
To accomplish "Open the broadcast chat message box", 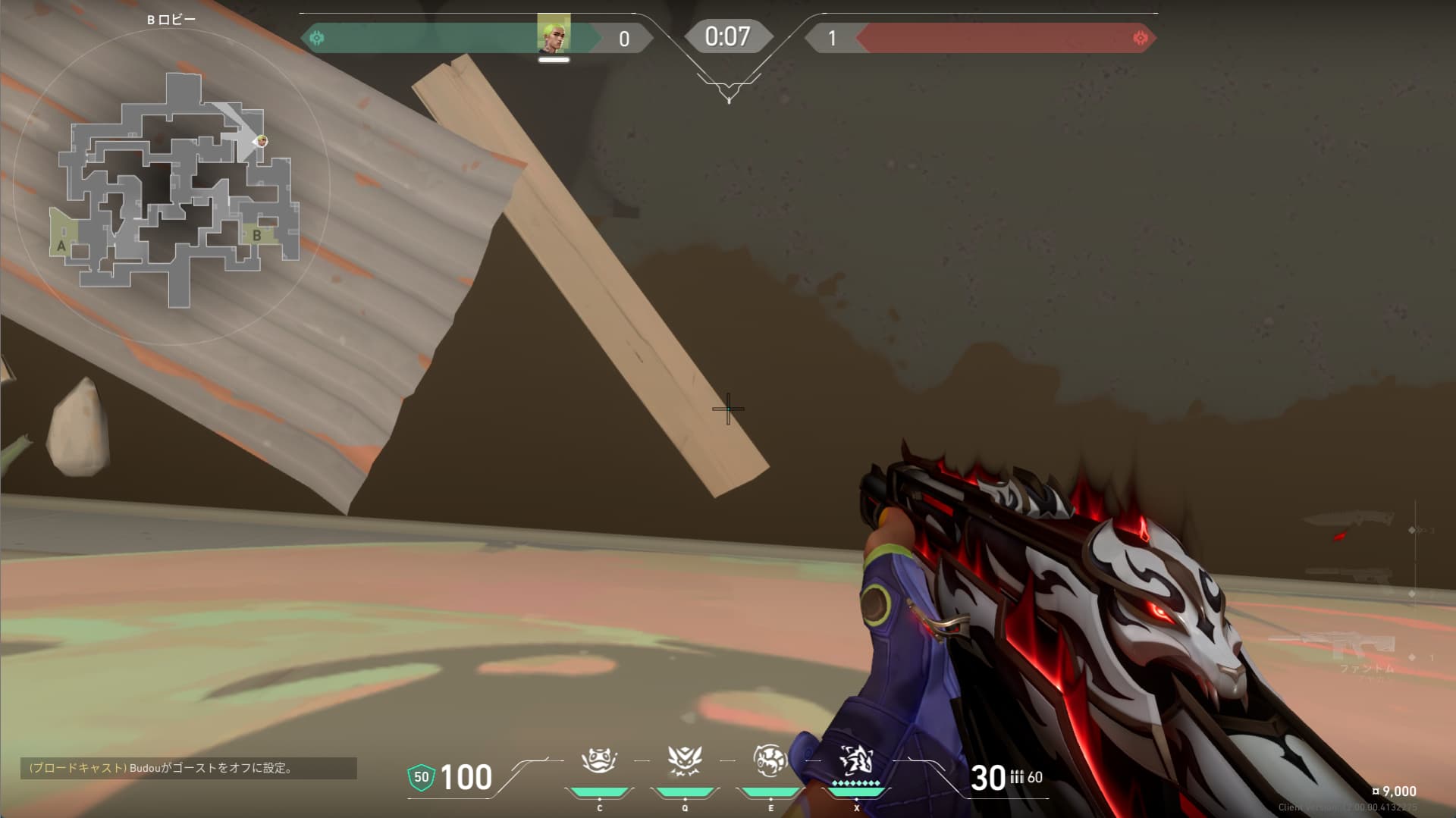I will 189,768.
